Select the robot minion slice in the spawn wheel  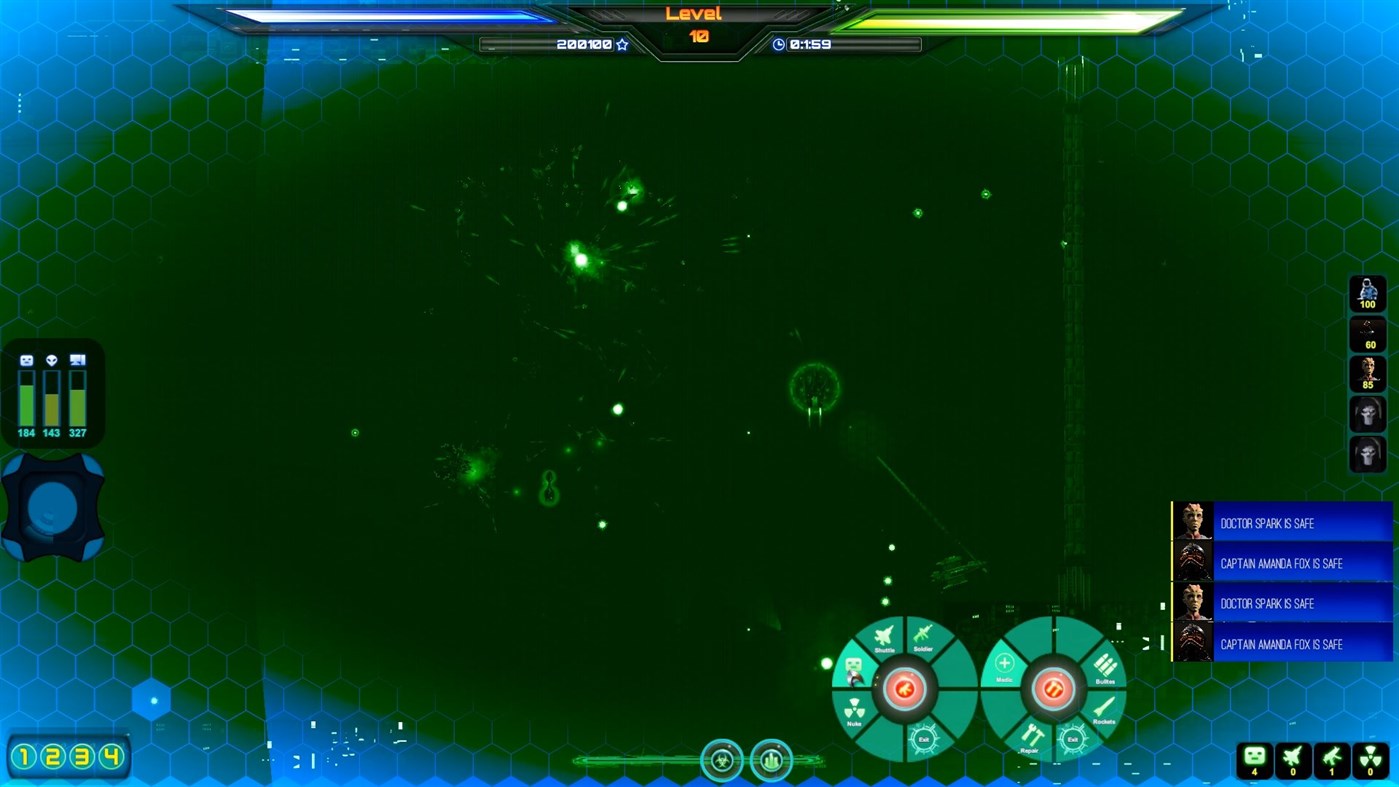click(854, 668)
